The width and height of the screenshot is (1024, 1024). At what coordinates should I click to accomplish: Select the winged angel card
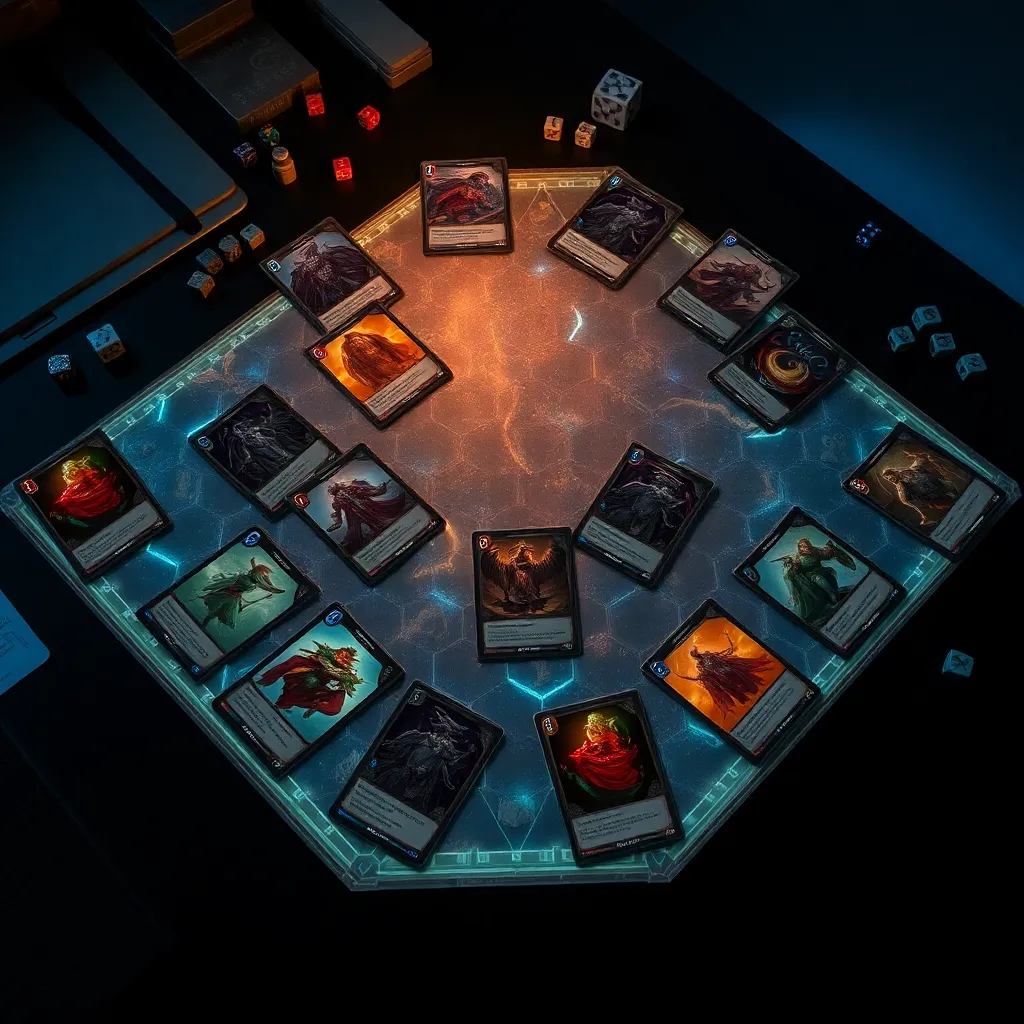pyautogui.click(x=526, y=593)
